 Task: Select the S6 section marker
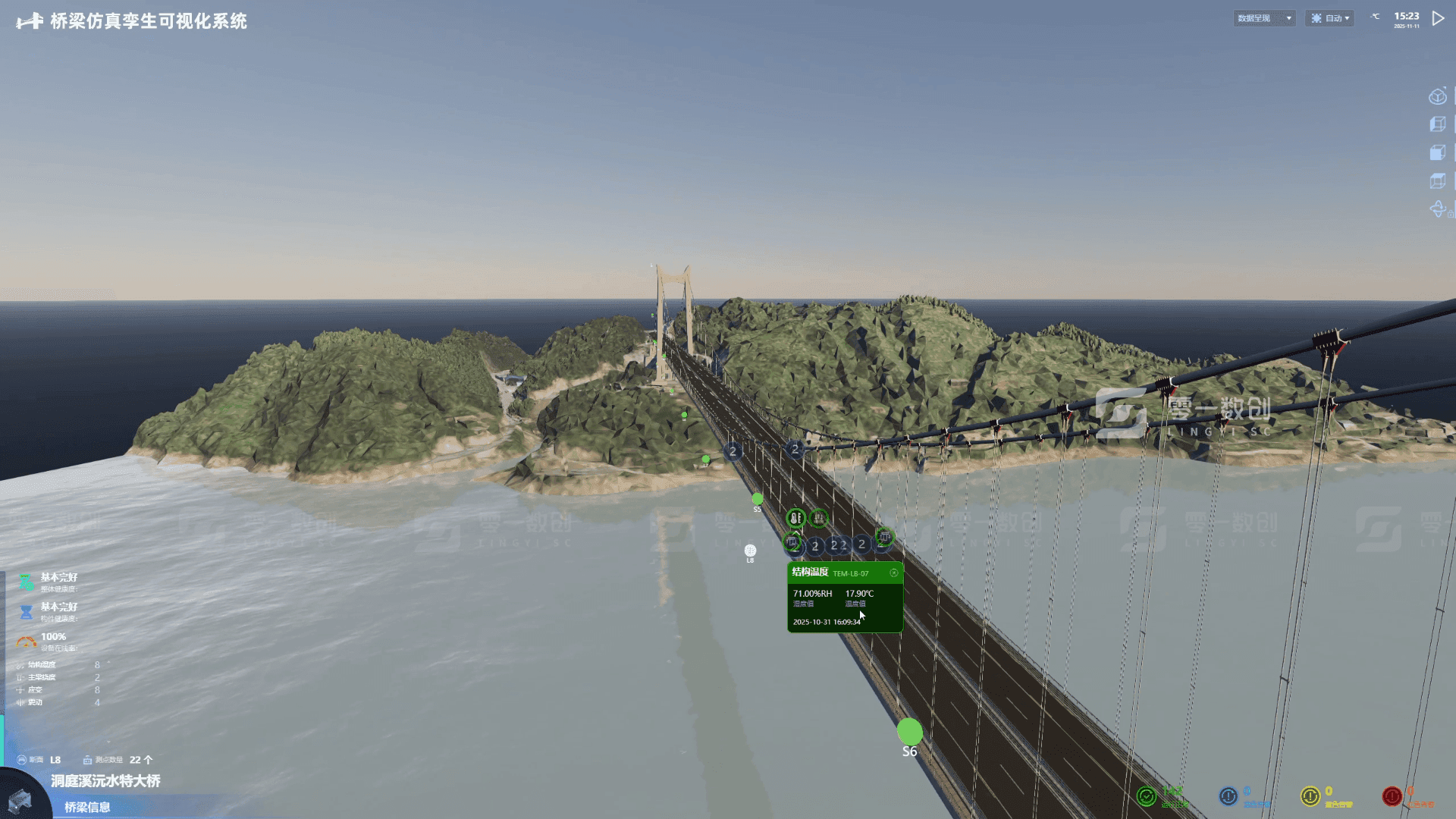(x=910, y=733)
